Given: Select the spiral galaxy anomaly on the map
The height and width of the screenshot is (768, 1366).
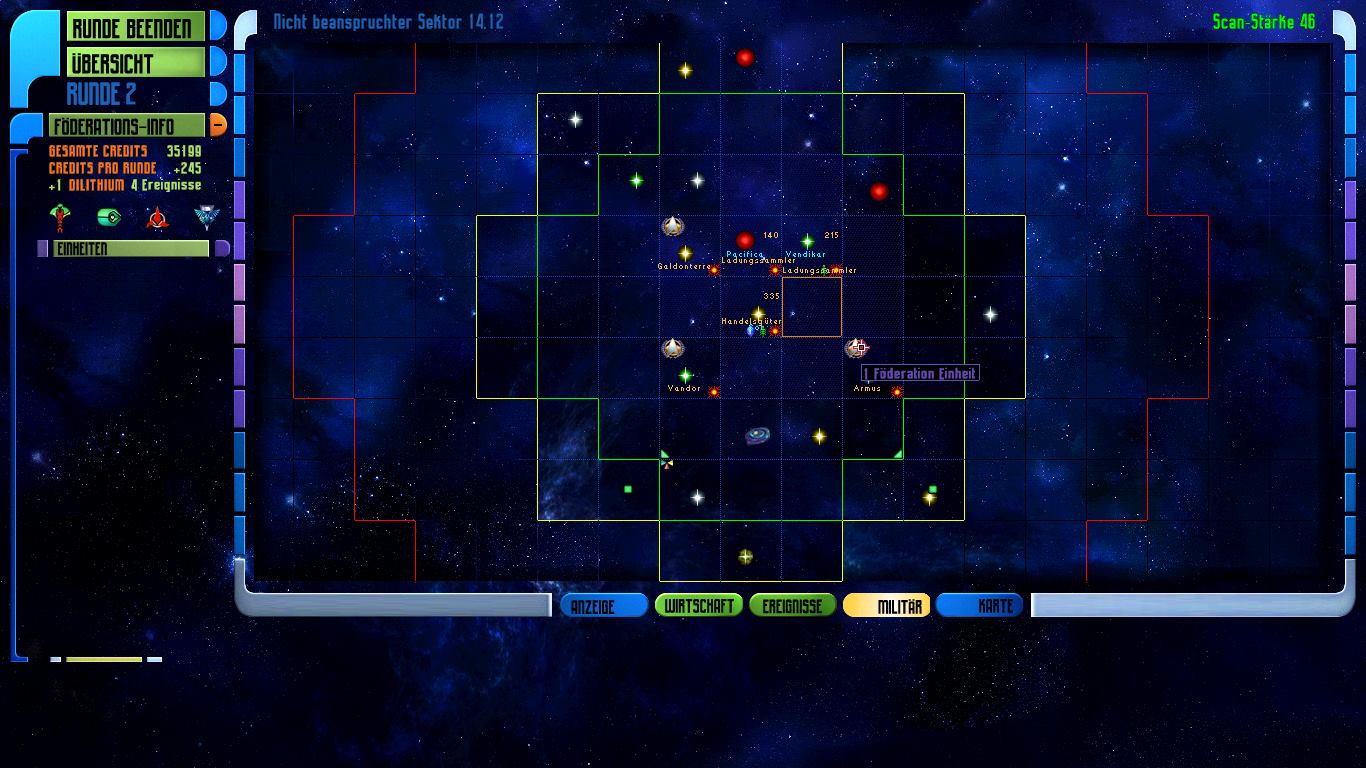Looking at the screenshot, I should [x=757, y=435].
